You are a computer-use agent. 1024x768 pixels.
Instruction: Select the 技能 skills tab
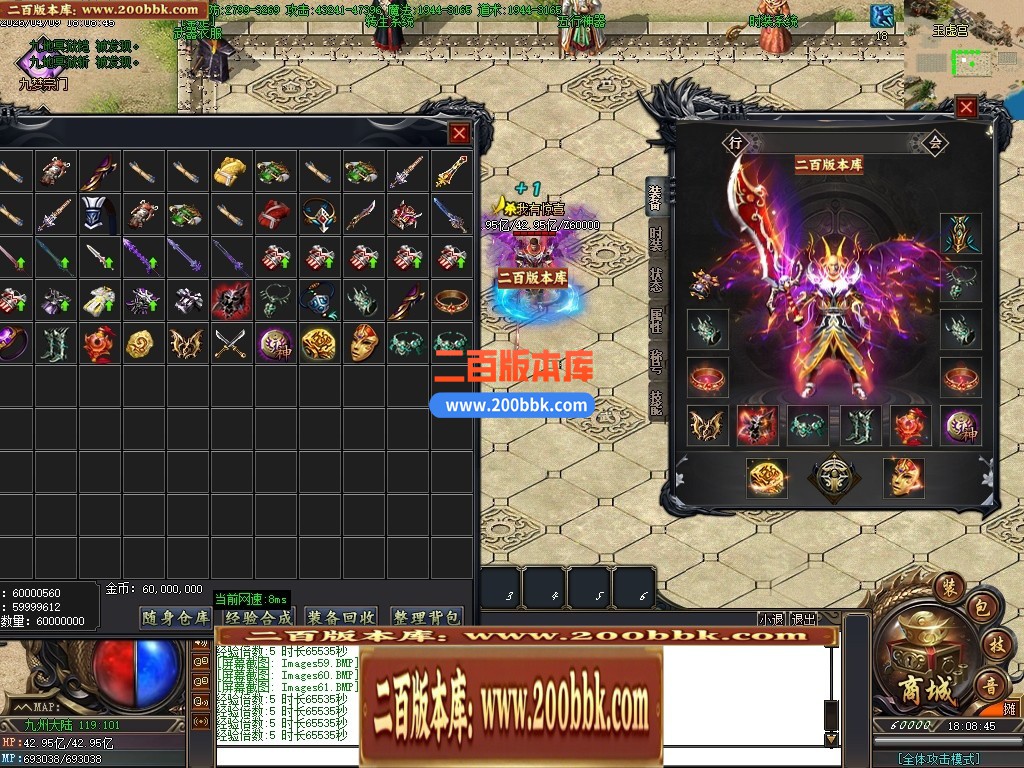tap(655, 402)
